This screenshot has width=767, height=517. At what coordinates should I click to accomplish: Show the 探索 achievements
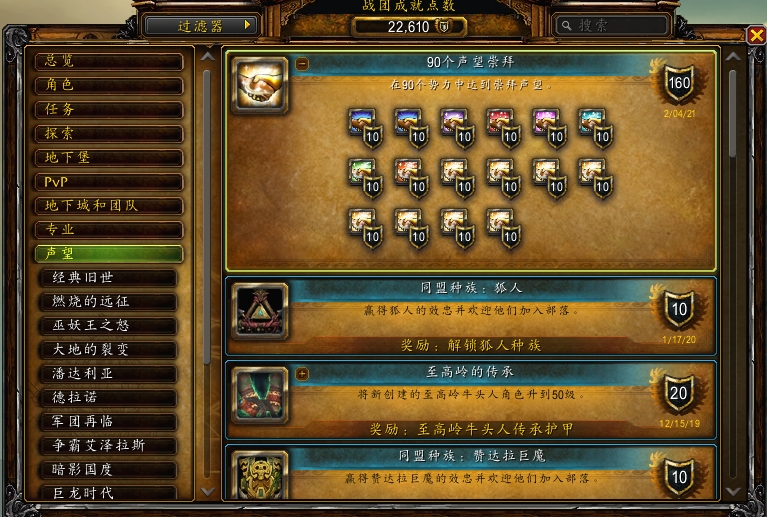109,133
